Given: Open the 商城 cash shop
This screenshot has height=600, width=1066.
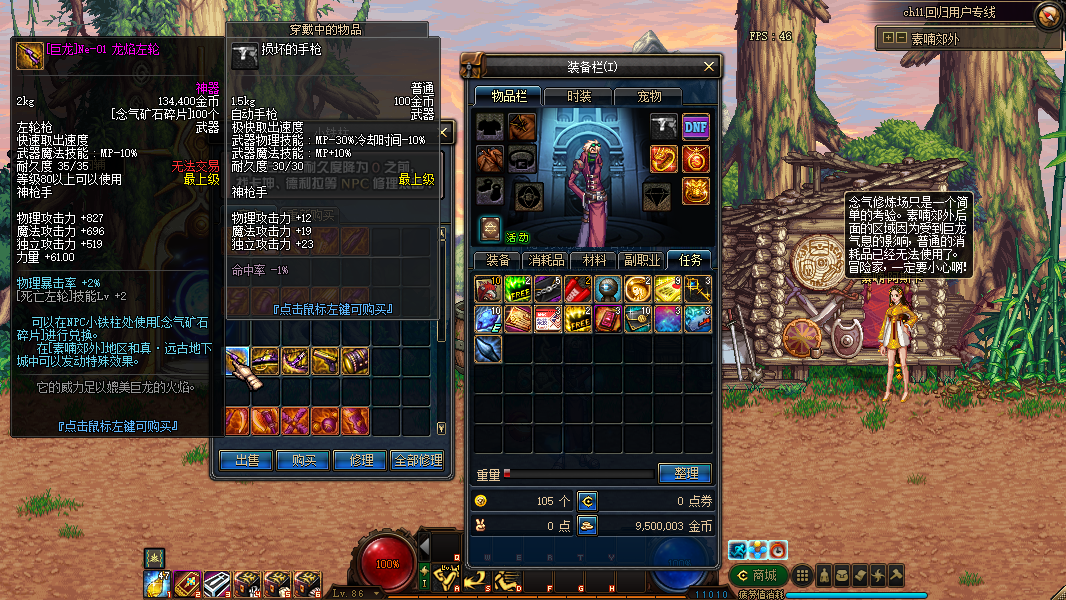Looking at the screenshot, I should click(x=755, y=575).
